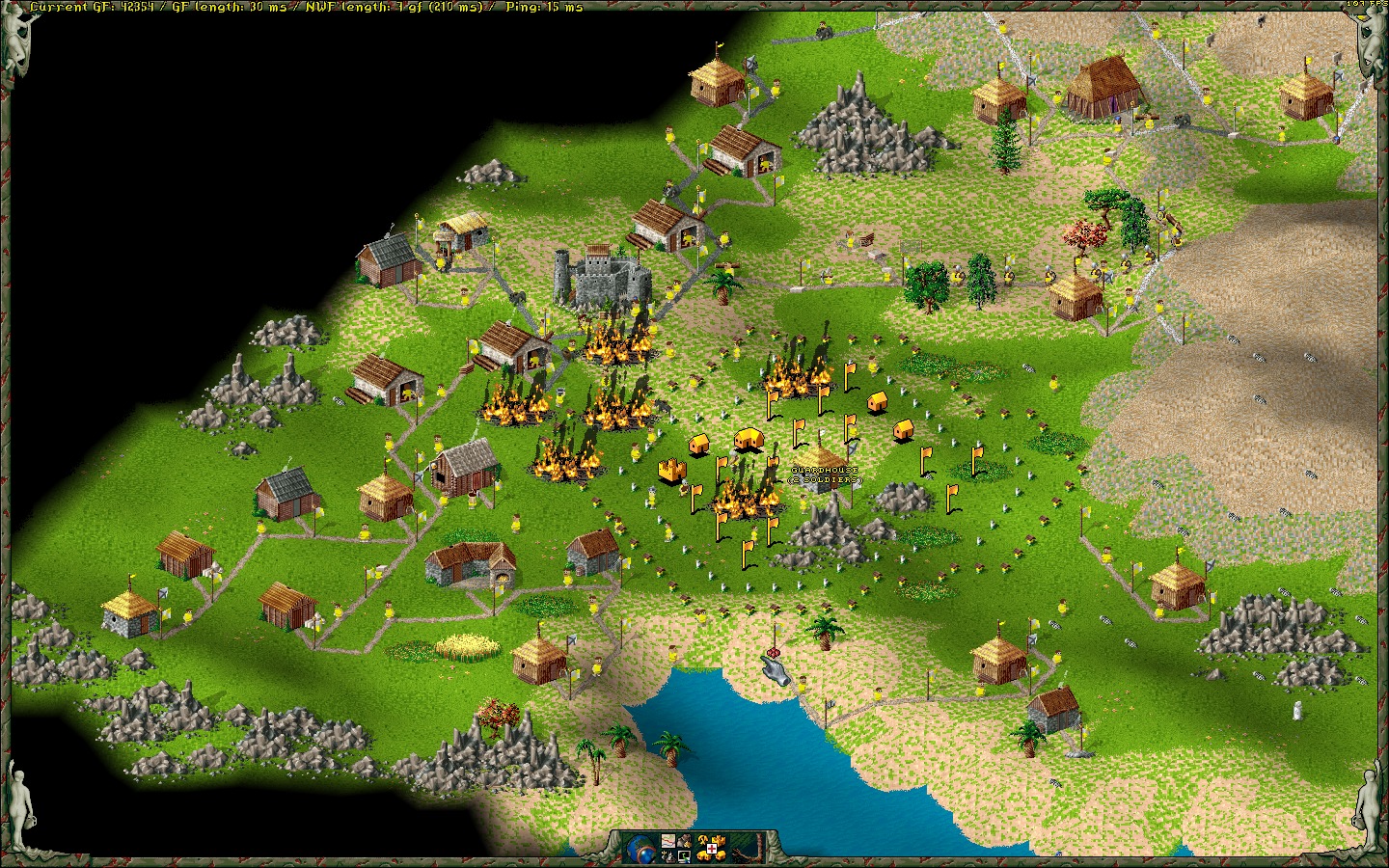Image resolution: width=1389 pixels, height=868 pixels.
Task: Open the minimap with the globe button
Action: [x=640, y=850]
